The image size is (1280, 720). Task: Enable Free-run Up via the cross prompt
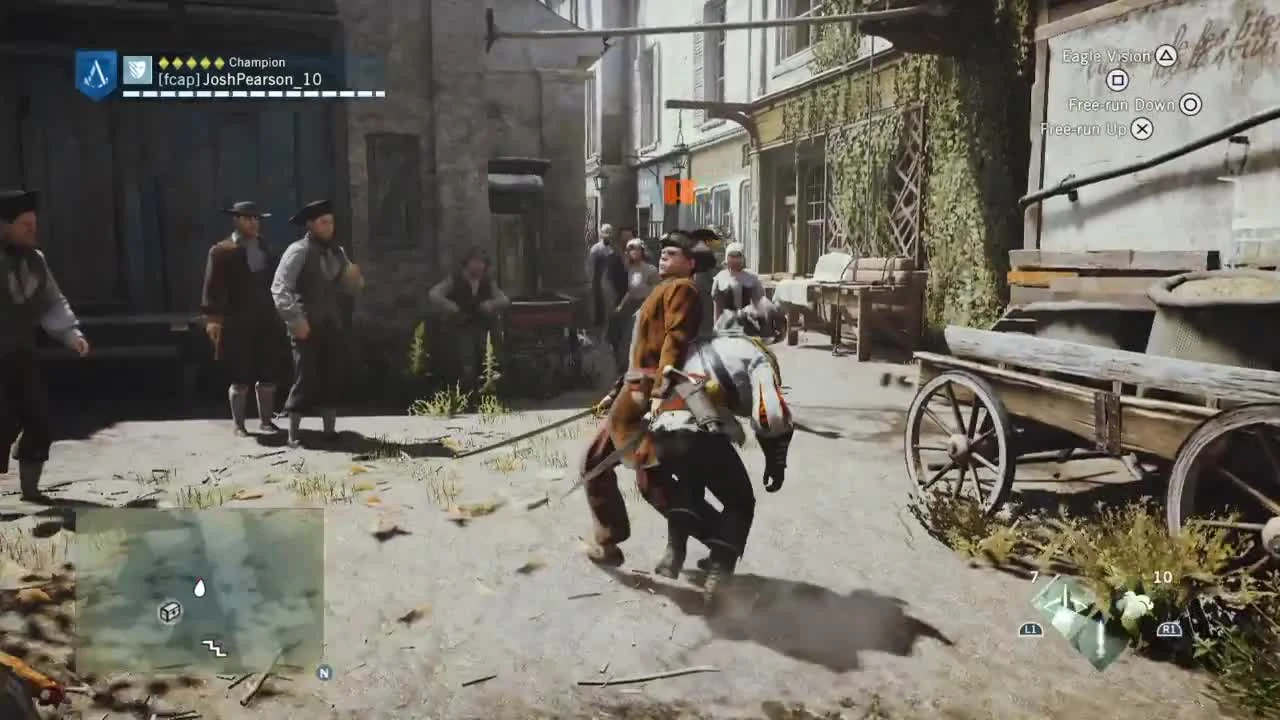point(1140,129)
